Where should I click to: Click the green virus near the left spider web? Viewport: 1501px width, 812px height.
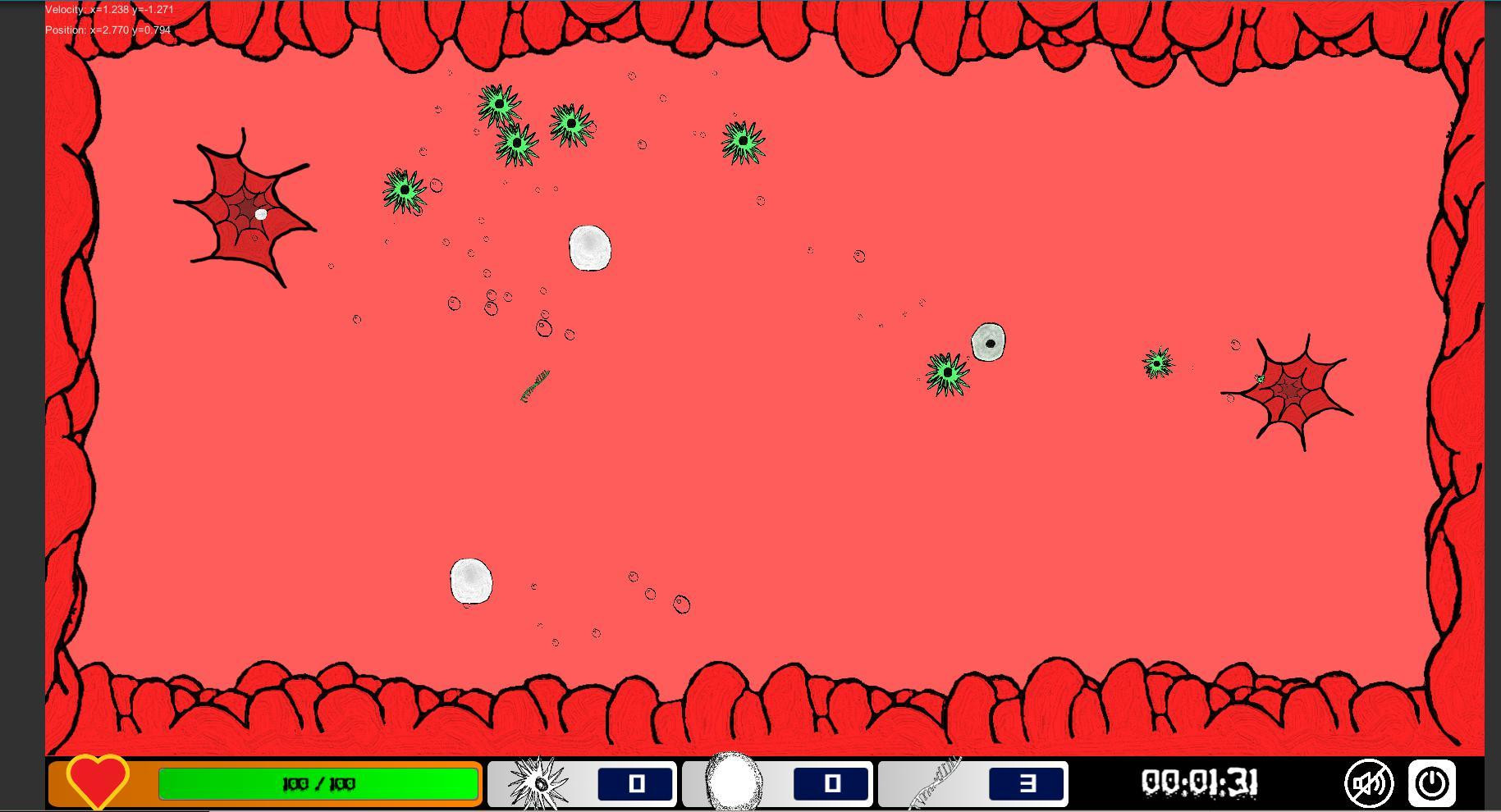tap(403, 189)
